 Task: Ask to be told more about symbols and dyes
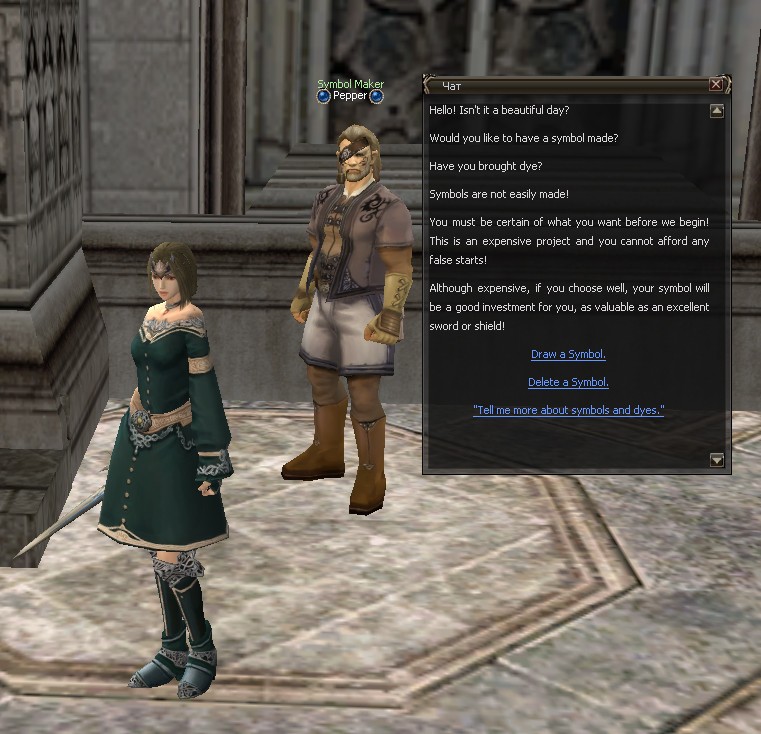(x=568, y=410)
